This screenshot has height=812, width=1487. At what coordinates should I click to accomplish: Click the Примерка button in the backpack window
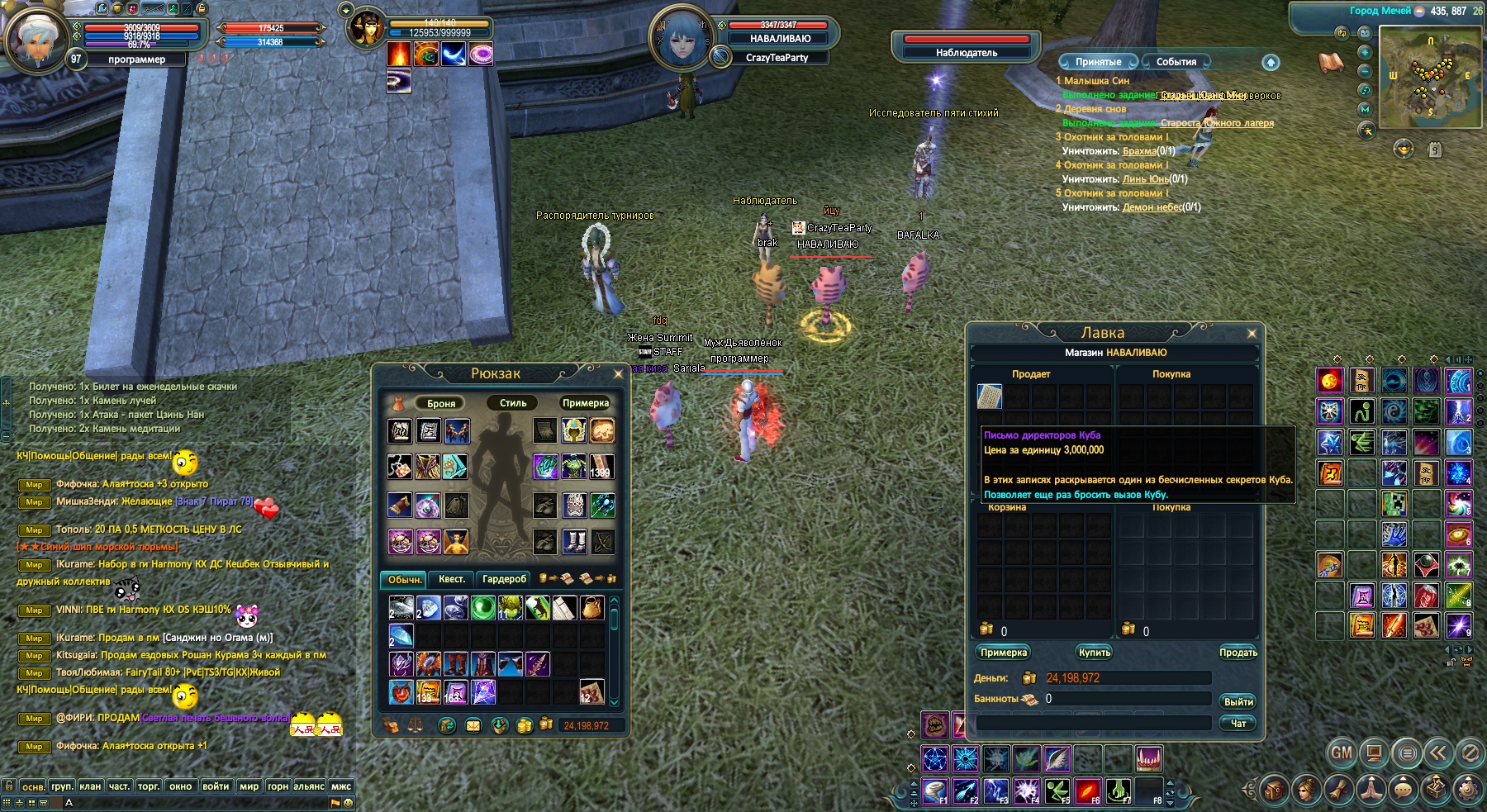(x=585, y=403)
